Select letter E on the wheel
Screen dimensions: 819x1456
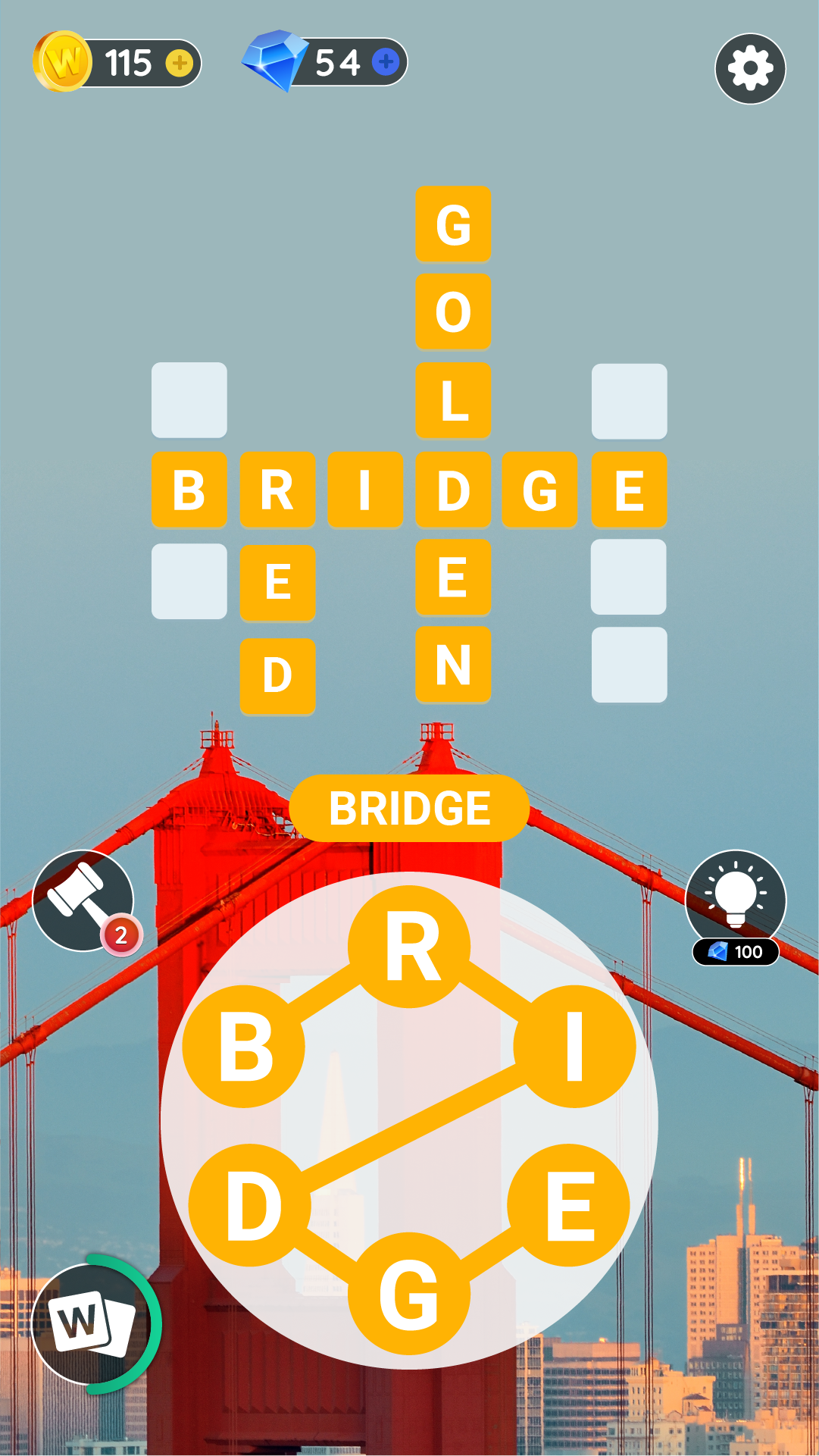(x=568, y=1205)
